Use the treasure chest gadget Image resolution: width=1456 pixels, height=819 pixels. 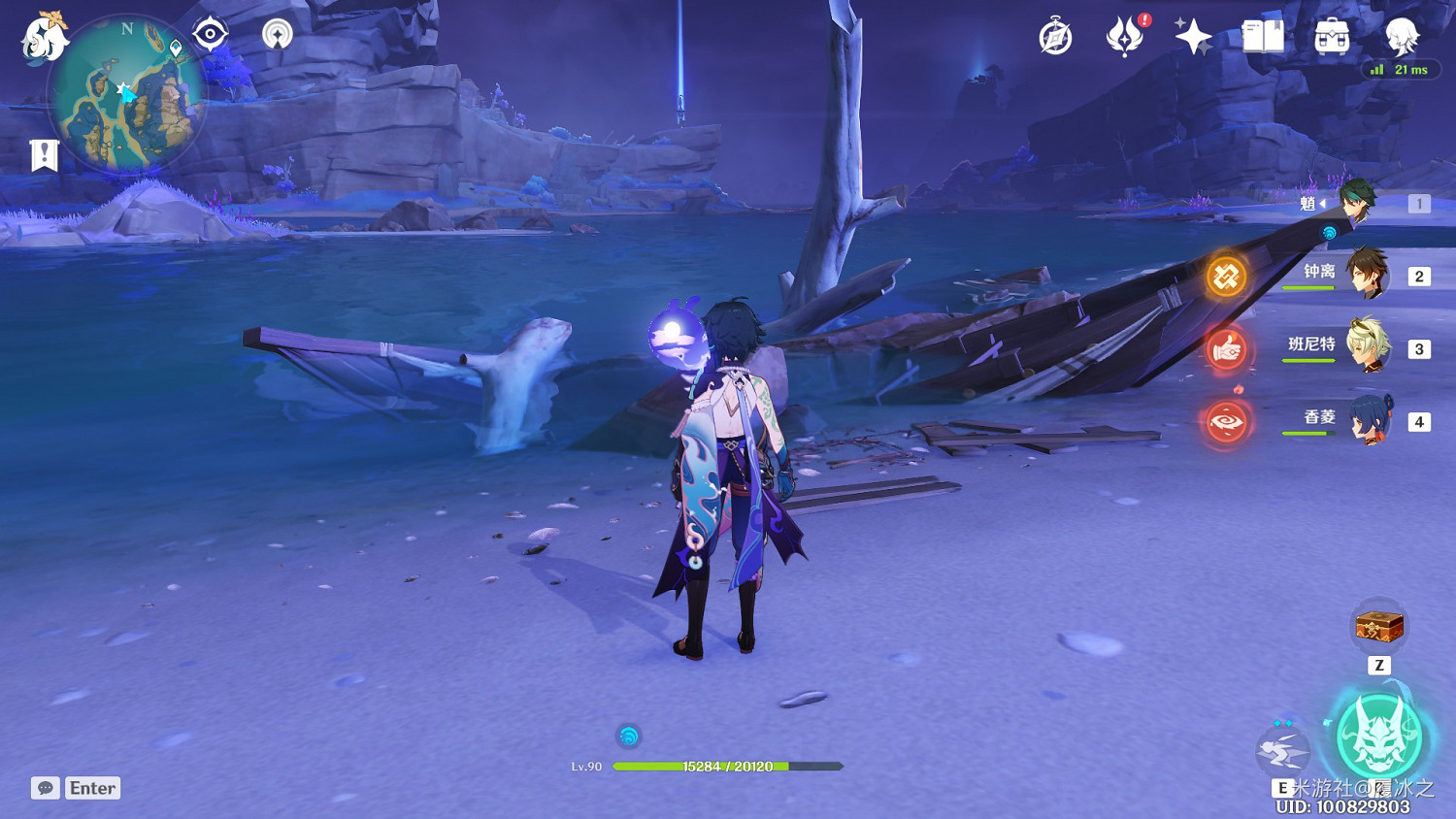coord(1379,627)
